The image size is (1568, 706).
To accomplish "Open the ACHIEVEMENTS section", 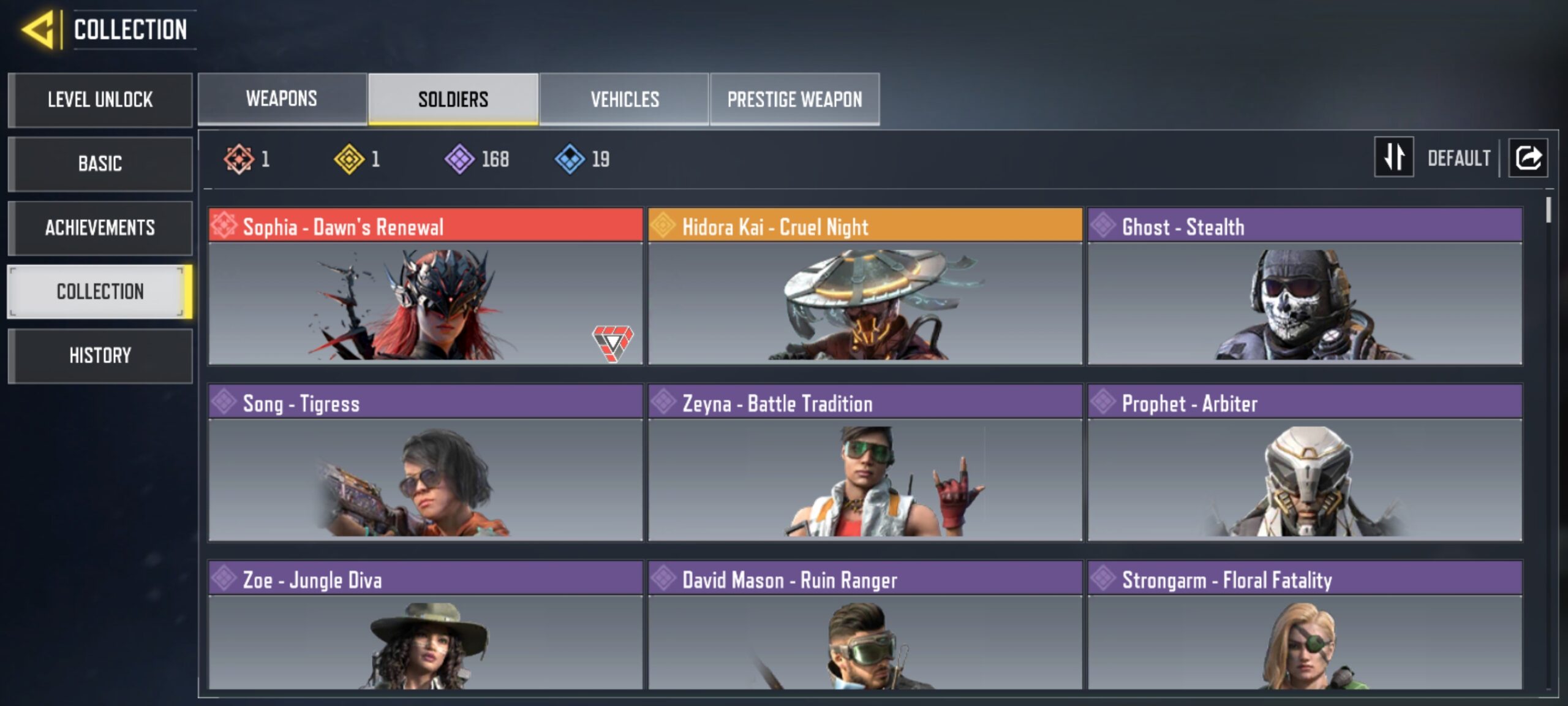I will pyautogui.click(x=100, y=228).
